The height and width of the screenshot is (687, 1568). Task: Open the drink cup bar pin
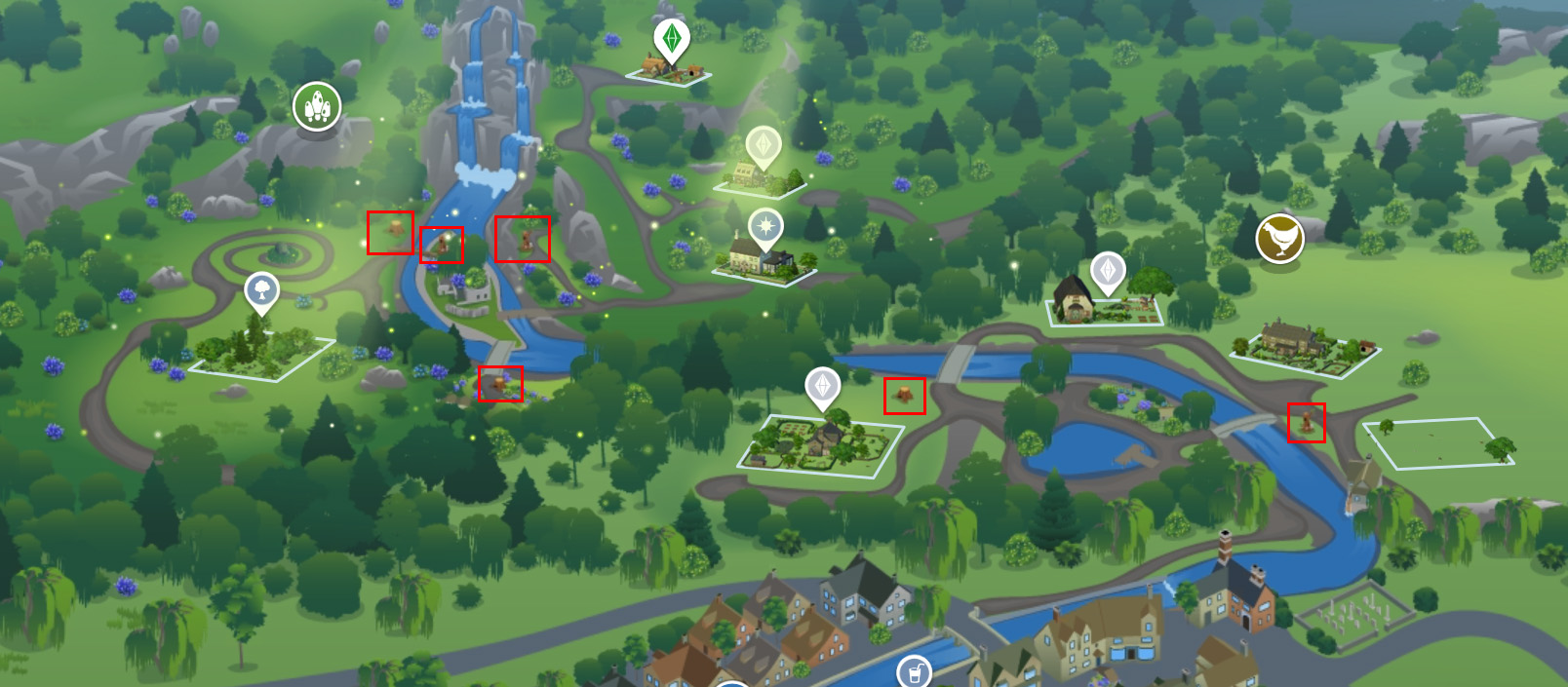coord(914,672)
